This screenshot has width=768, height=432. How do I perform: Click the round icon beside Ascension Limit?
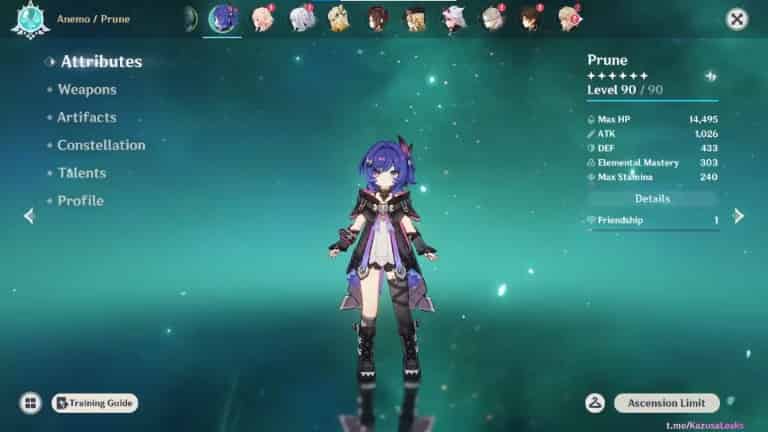click(595, 403)
